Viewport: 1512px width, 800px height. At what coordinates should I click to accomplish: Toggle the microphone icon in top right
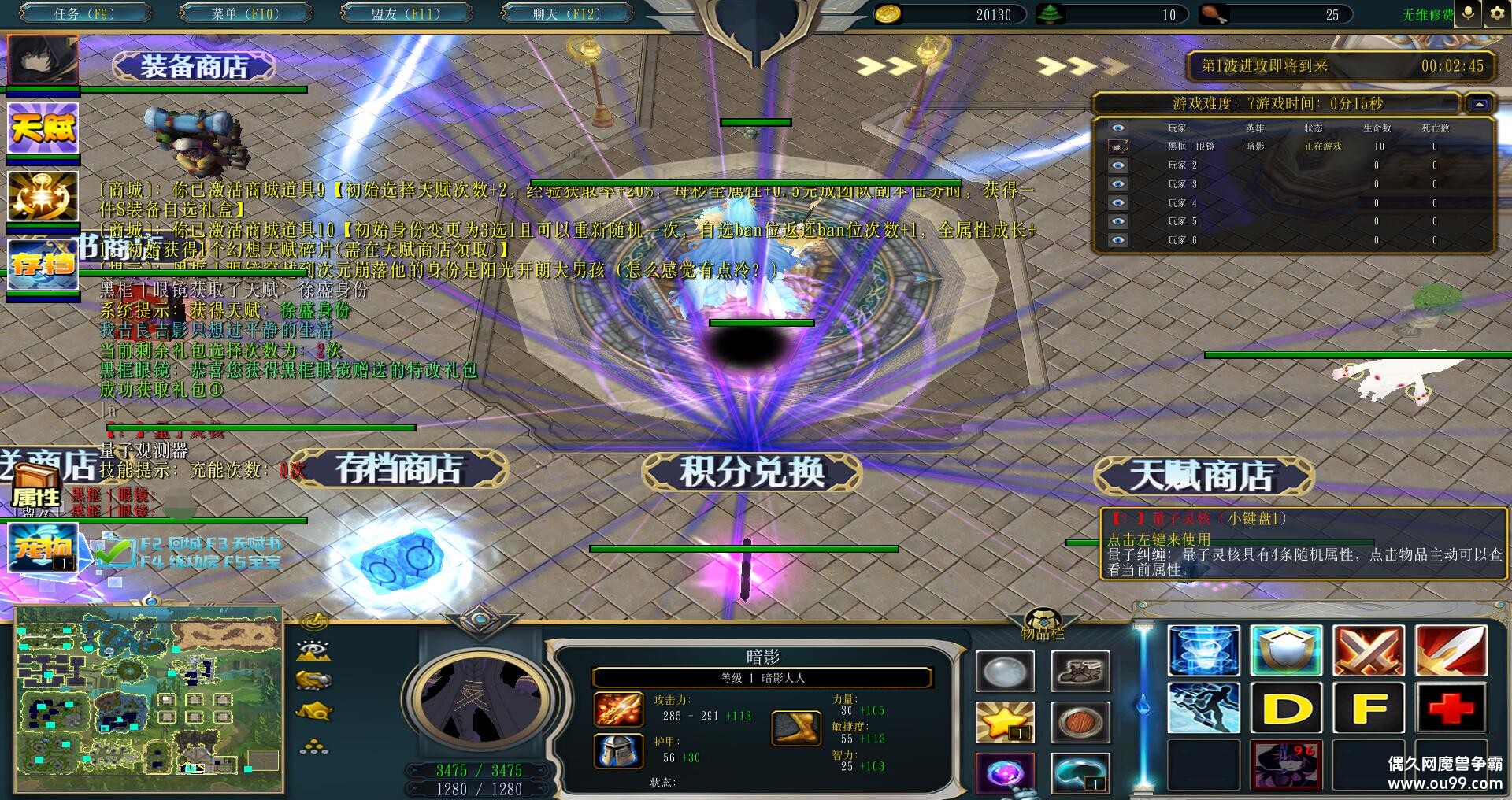pyautogui.click(x=1466, y=12)
